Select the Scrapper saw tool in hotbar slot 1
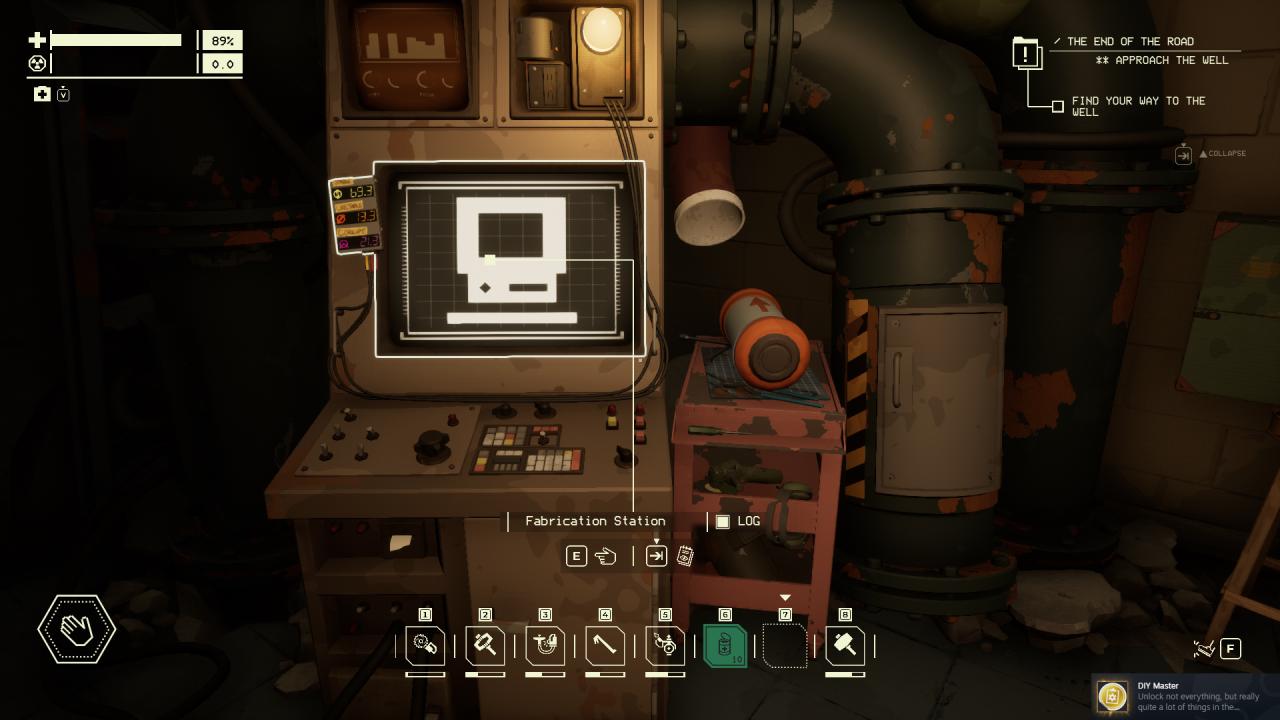1280x720 pixels. (425, 646)
